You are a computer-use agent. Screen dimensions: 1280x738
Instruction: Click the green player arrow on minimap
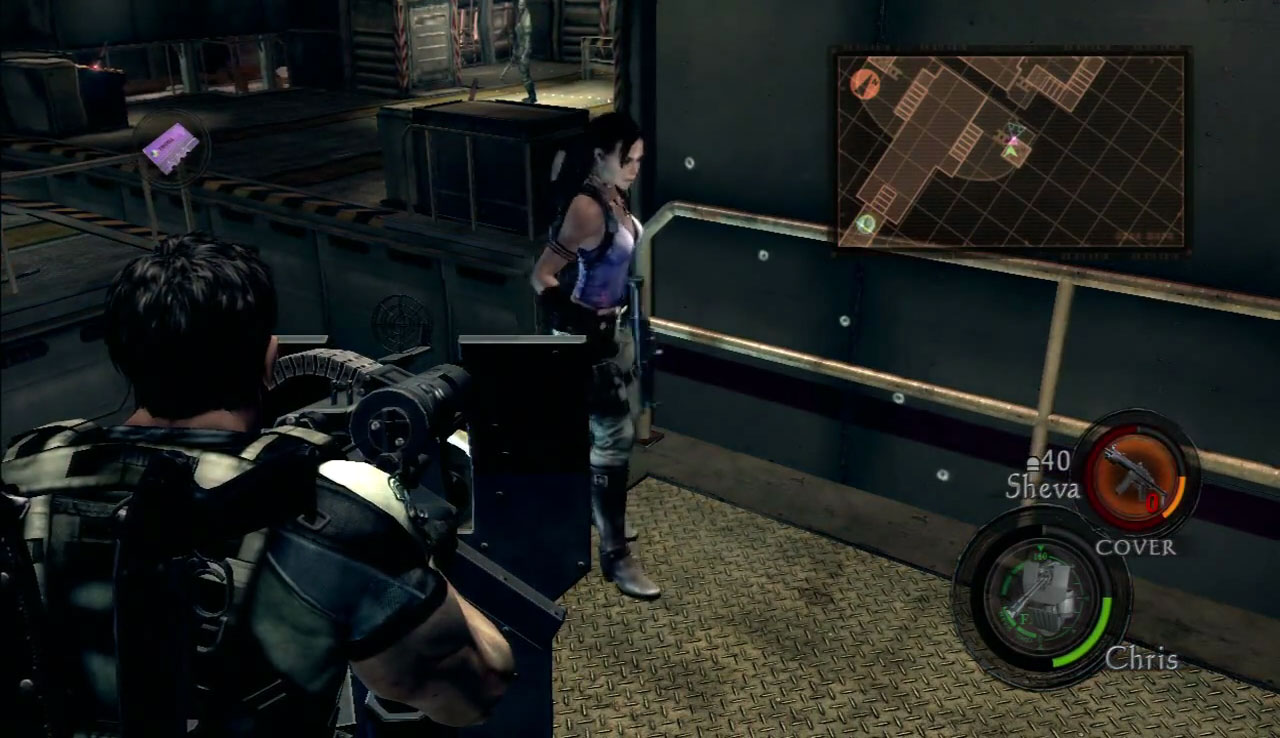[x=1012, y=150]
